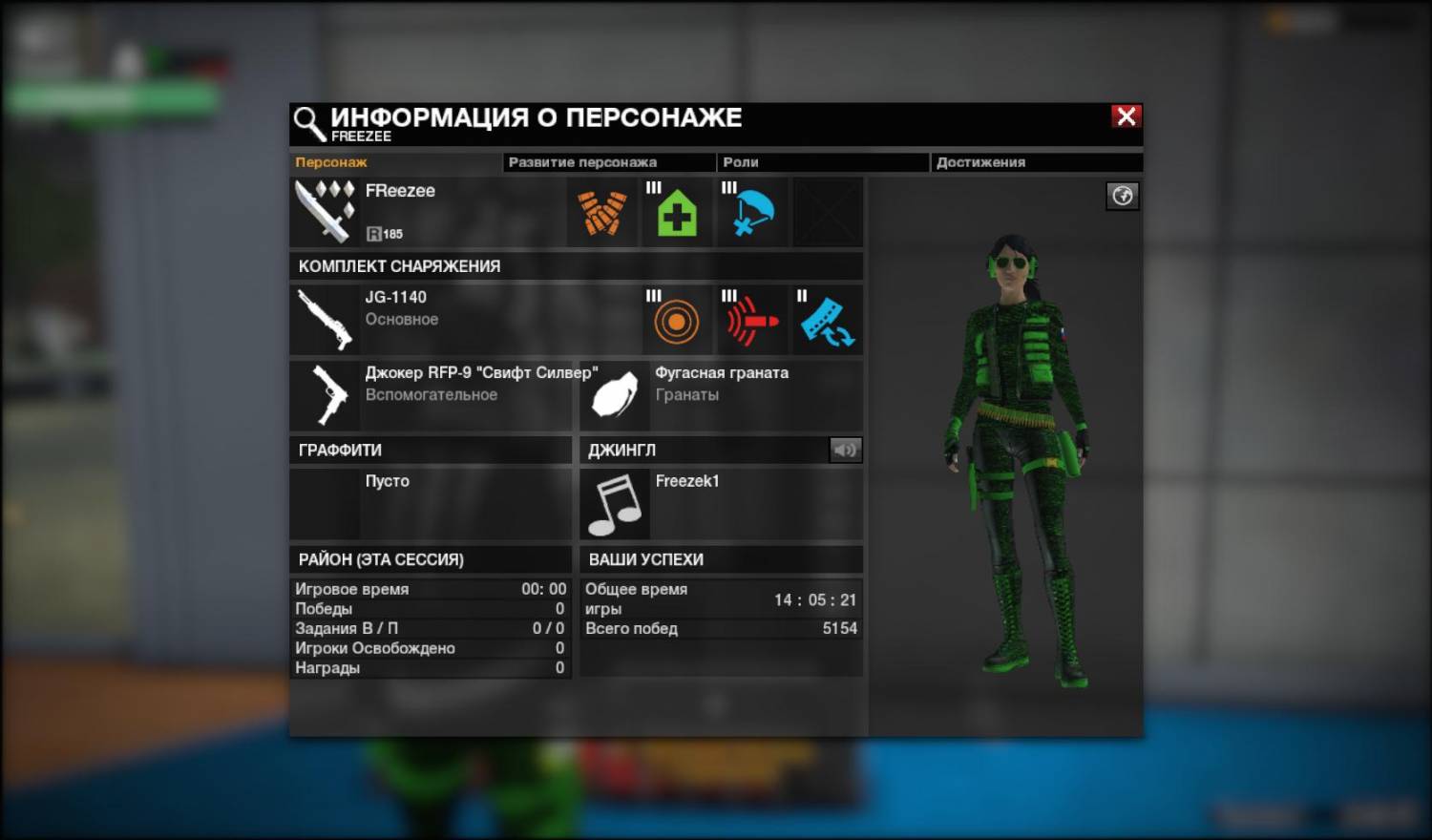Screen dimensions: 1432x840
Task: Click the blue parachute modifier icon
Action: [x=752, y=213]
